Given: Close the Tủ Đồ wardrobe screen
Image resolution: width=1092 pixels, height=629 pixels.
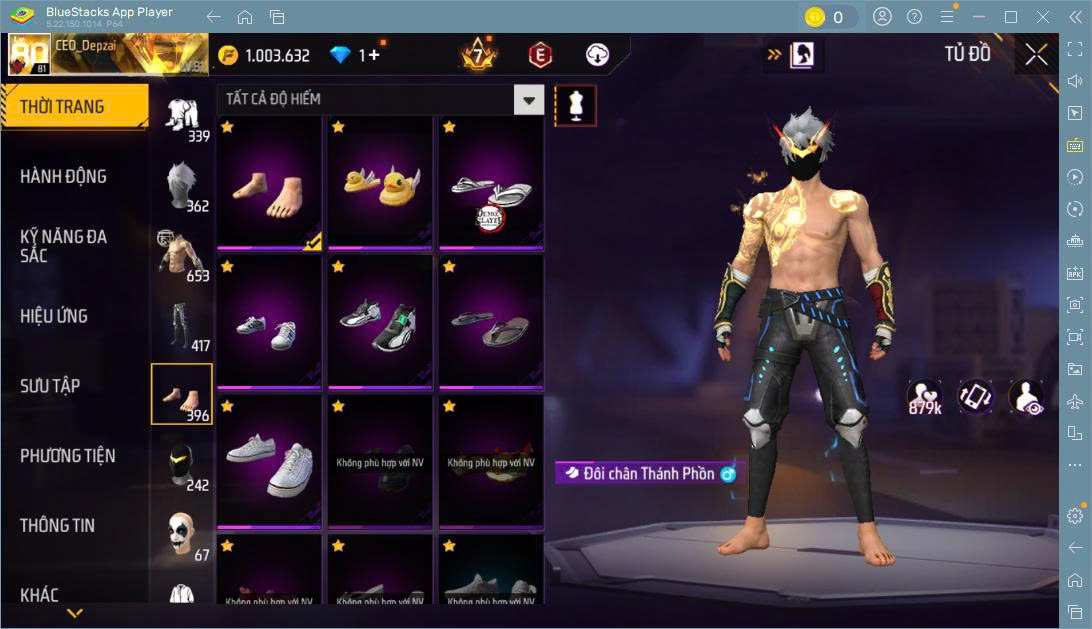Looking at the screenshot, I should click(1037, 55).
